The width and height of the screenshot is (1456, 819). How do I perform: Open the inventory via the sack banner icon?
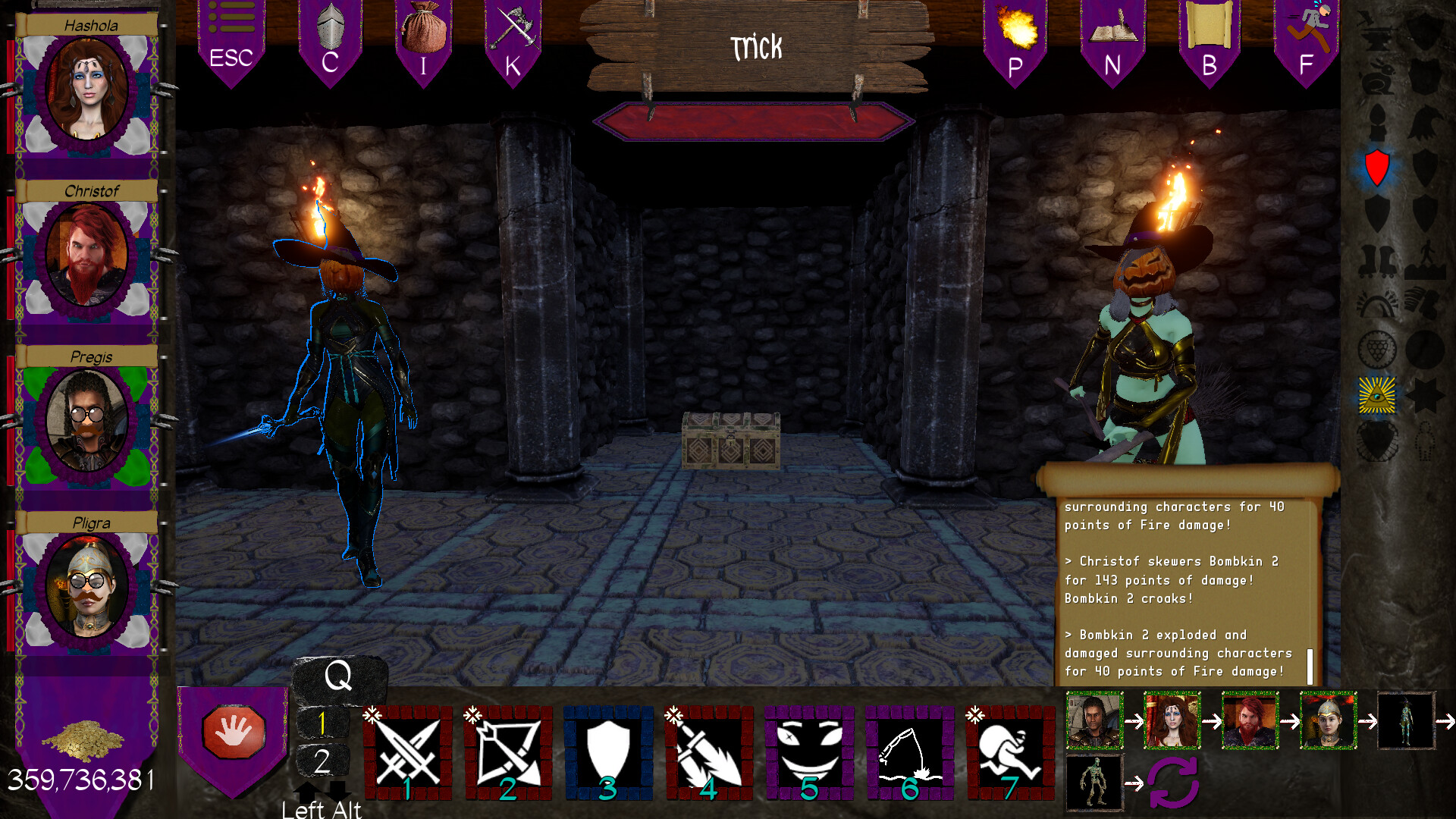click(x=422, y=30)
